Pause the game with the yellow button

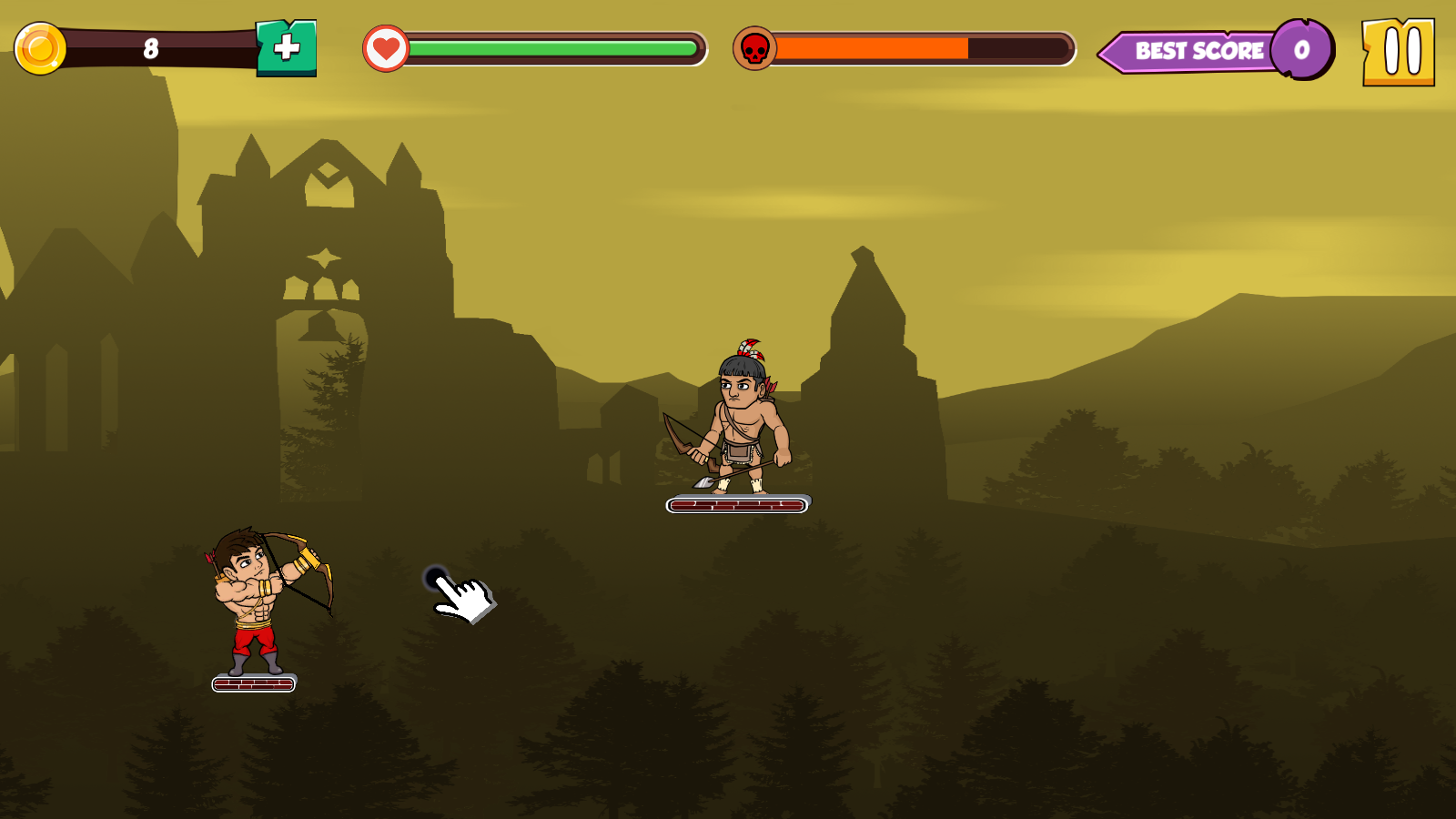click(x=1399, y=52)
